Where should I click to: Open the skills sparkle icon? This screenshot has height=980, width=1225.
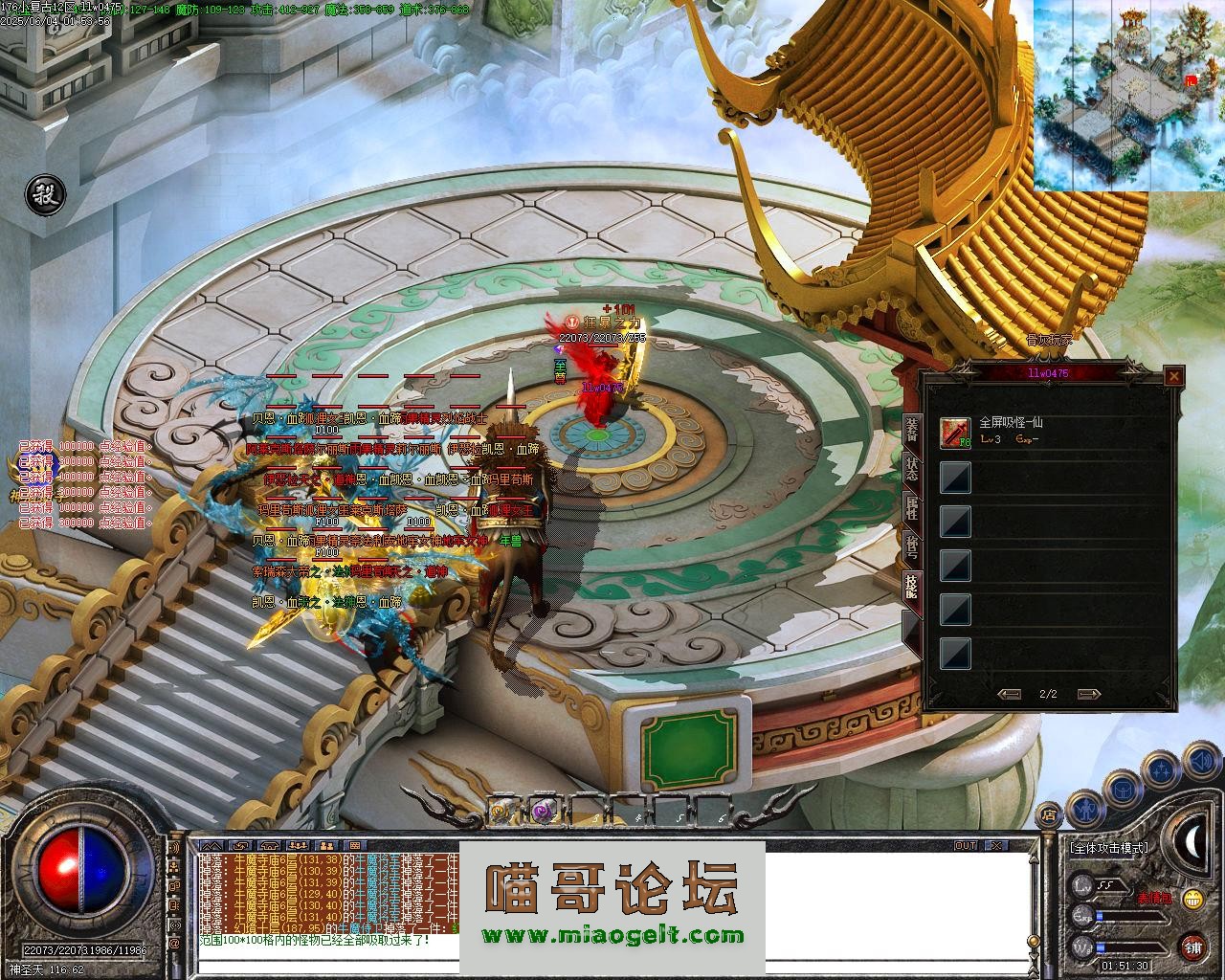[1162, 768]
